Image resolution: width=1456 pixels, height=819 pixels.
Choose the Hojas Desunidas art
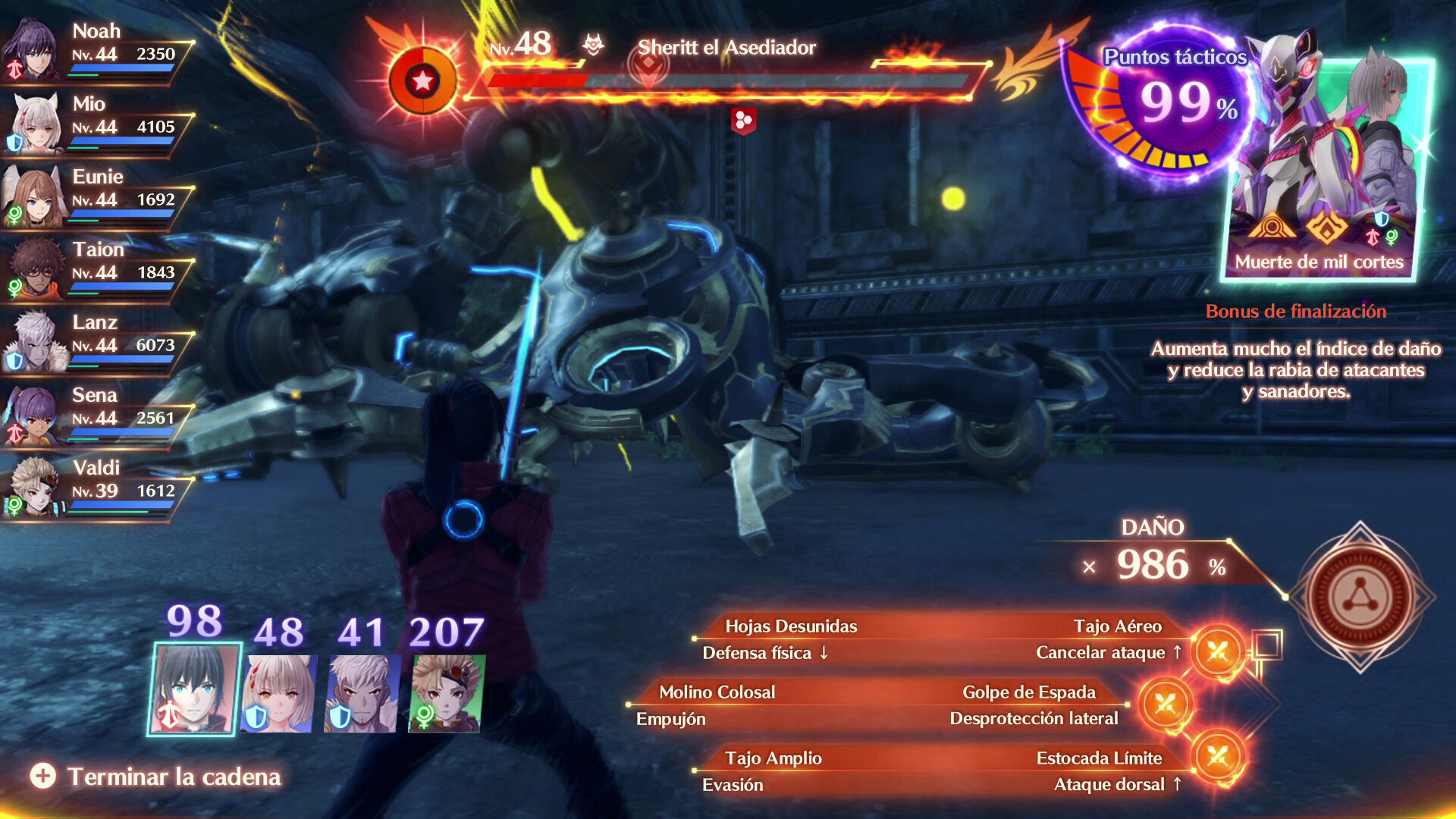790,626
